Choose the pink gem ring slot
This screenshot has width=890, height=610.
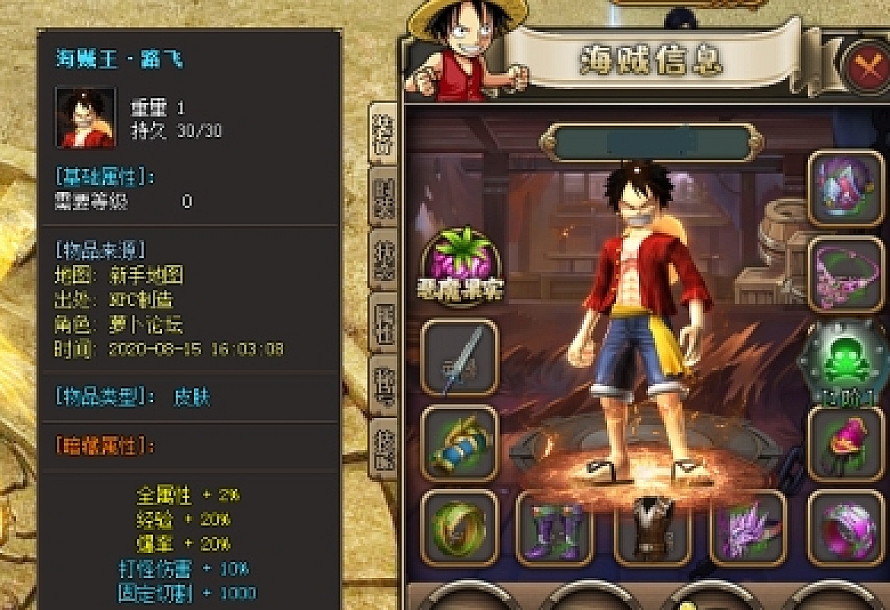click(x=844, y=526)
